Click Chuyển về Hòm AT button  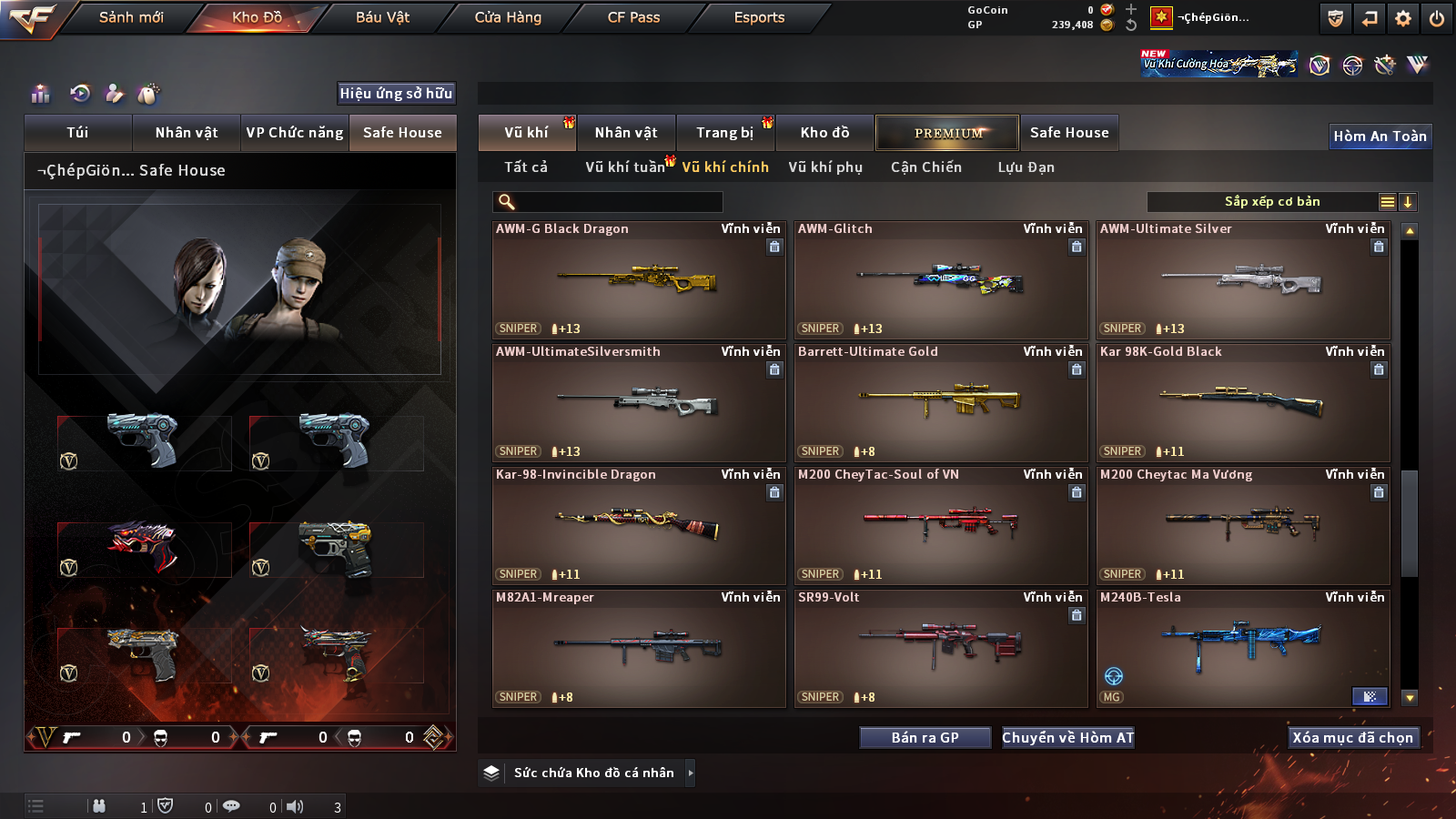point(1067,738)
